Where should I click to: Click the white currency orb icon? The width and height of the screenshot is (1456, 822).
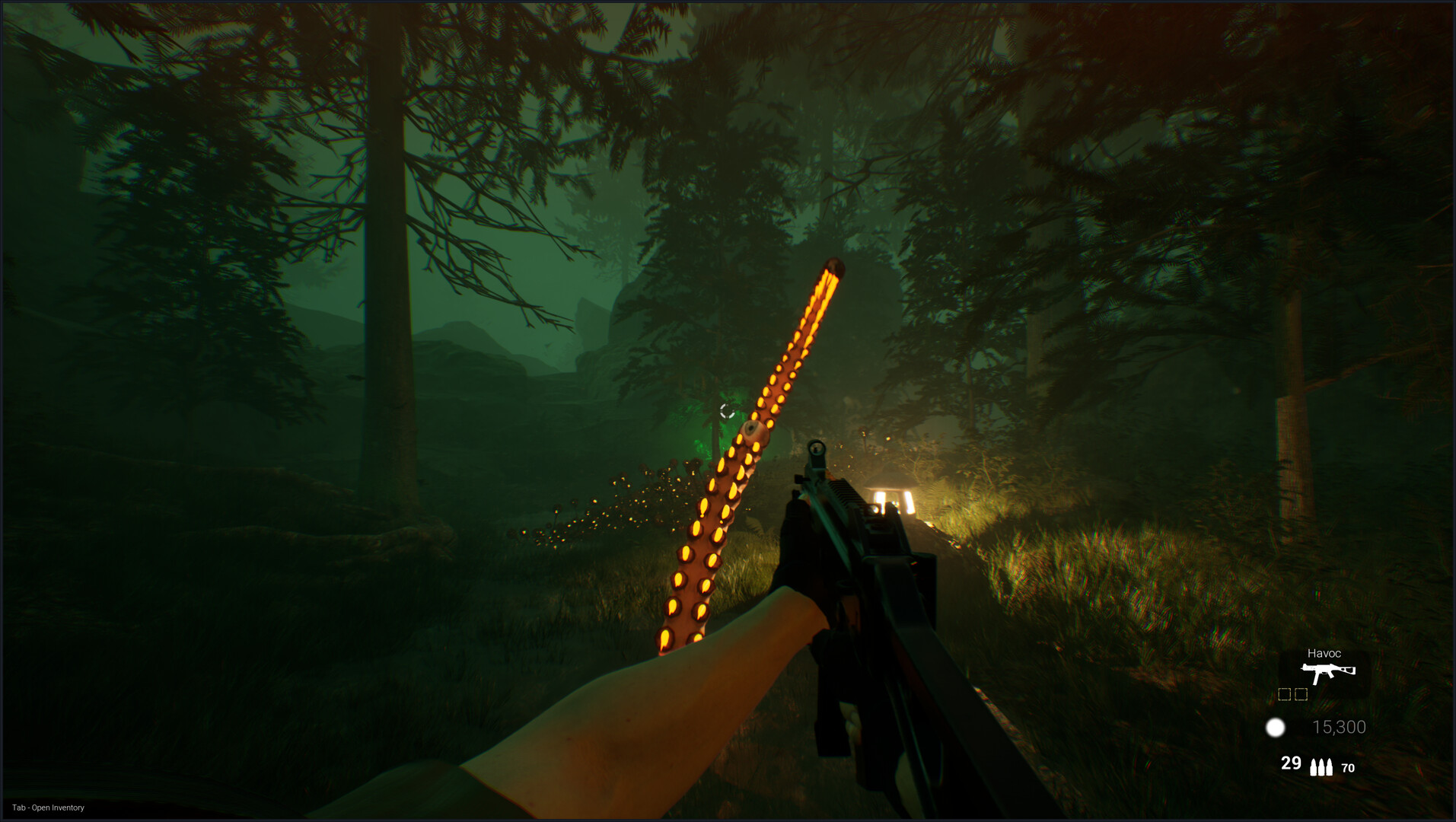point(1274,727)
